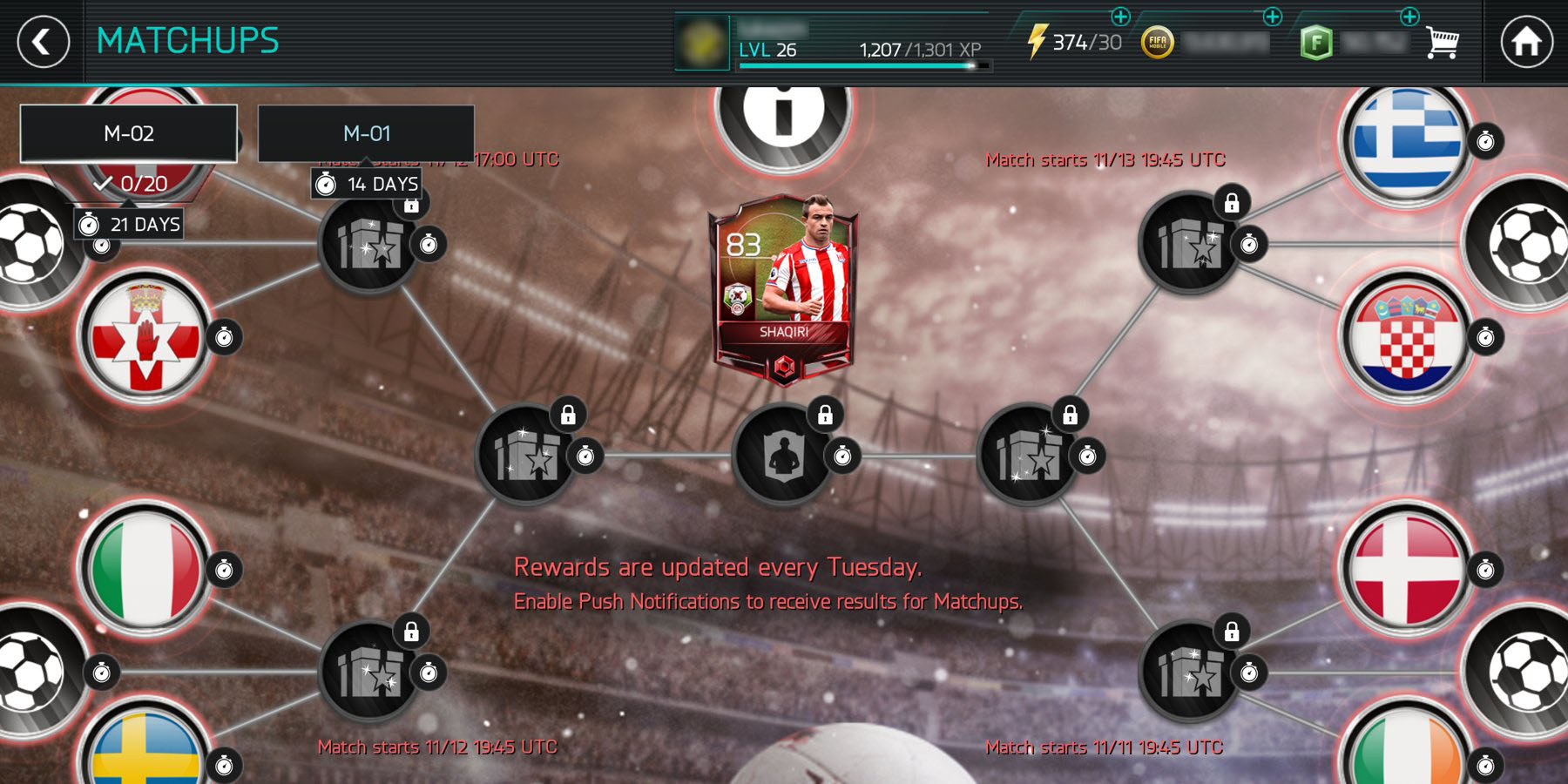Select the Ireland tricolor flag team
This screenshot has height=784, width=1568.
(1406, 749)
